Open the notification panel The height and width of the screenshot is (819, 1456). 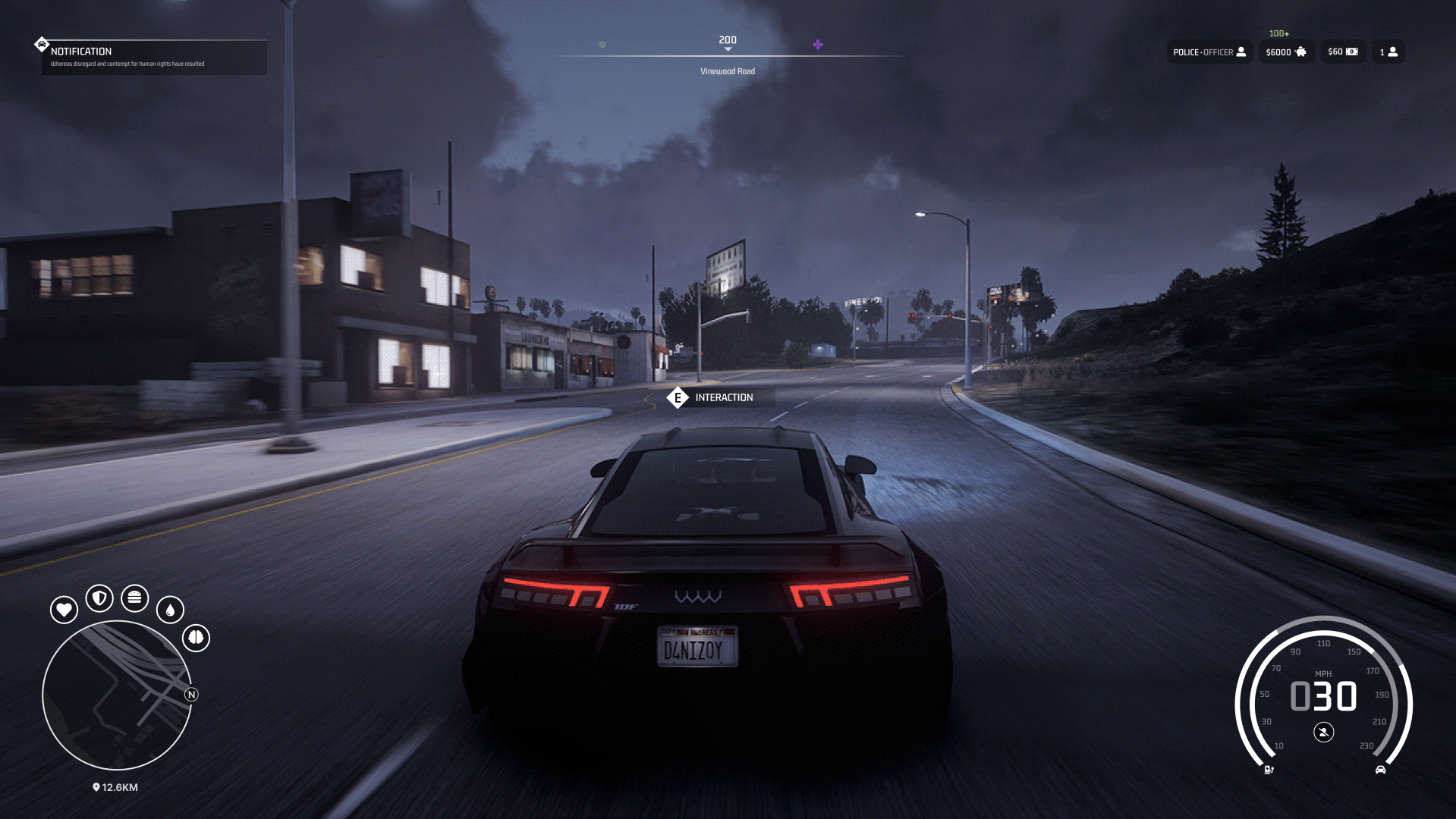[x=153, y=57]
